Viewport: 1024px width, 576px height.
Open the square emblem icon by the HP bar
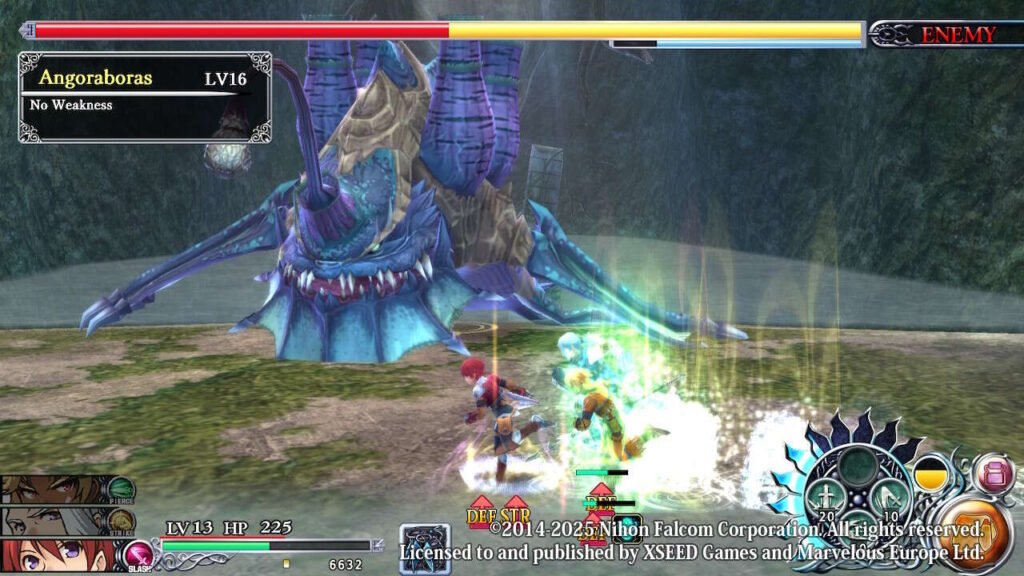(424, 549)
